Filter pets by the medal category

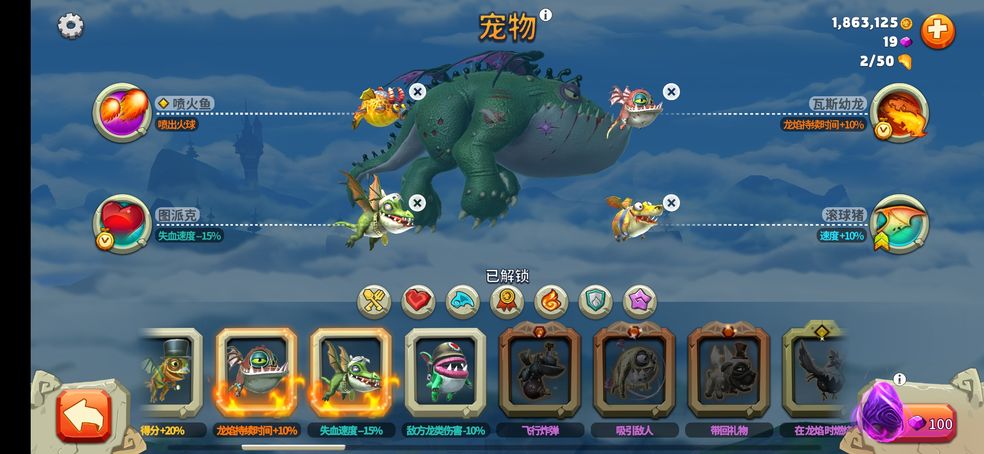coord(507,300)
